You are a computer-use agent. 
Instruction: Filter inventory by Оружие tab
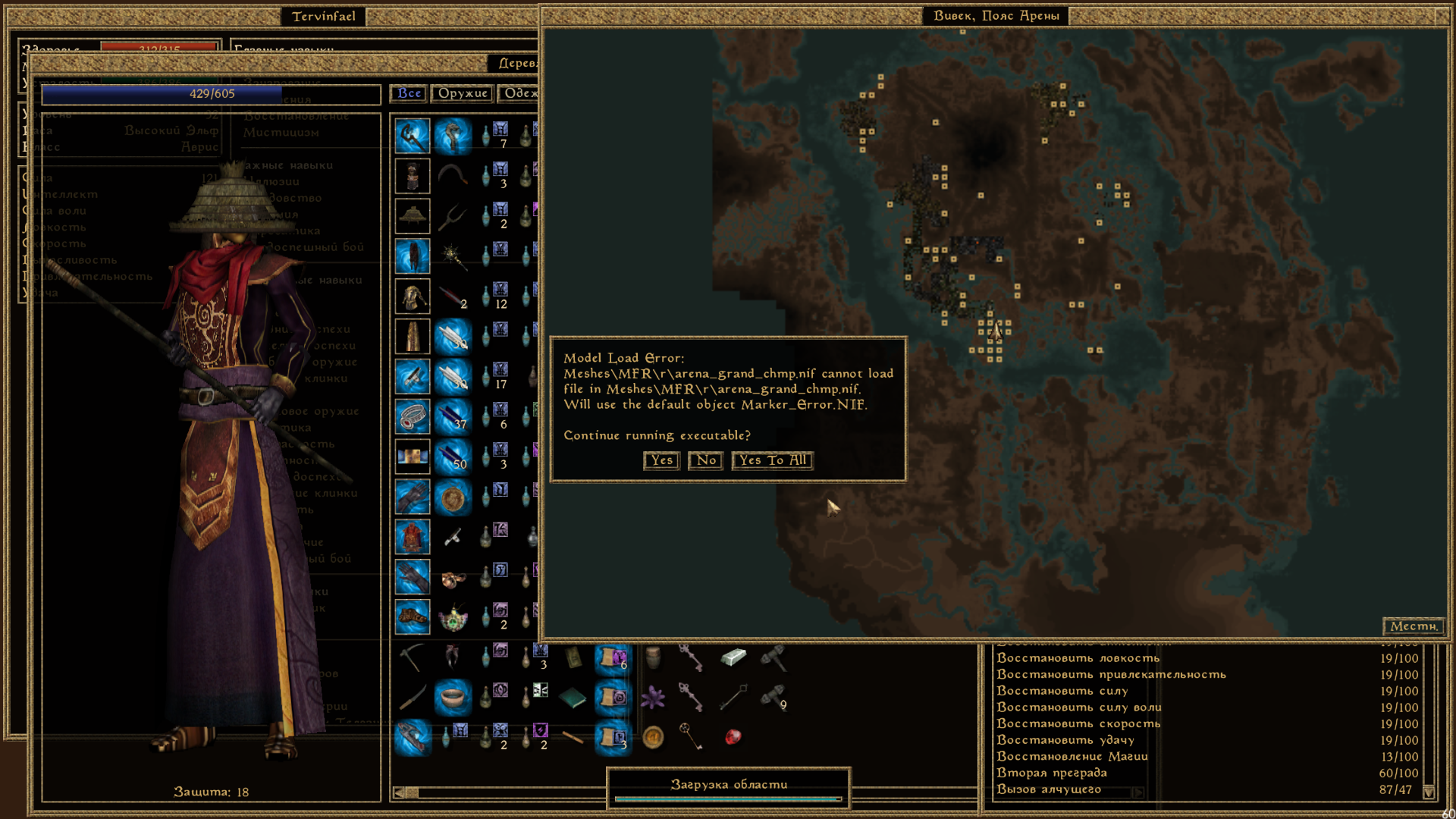coord(463,93)
